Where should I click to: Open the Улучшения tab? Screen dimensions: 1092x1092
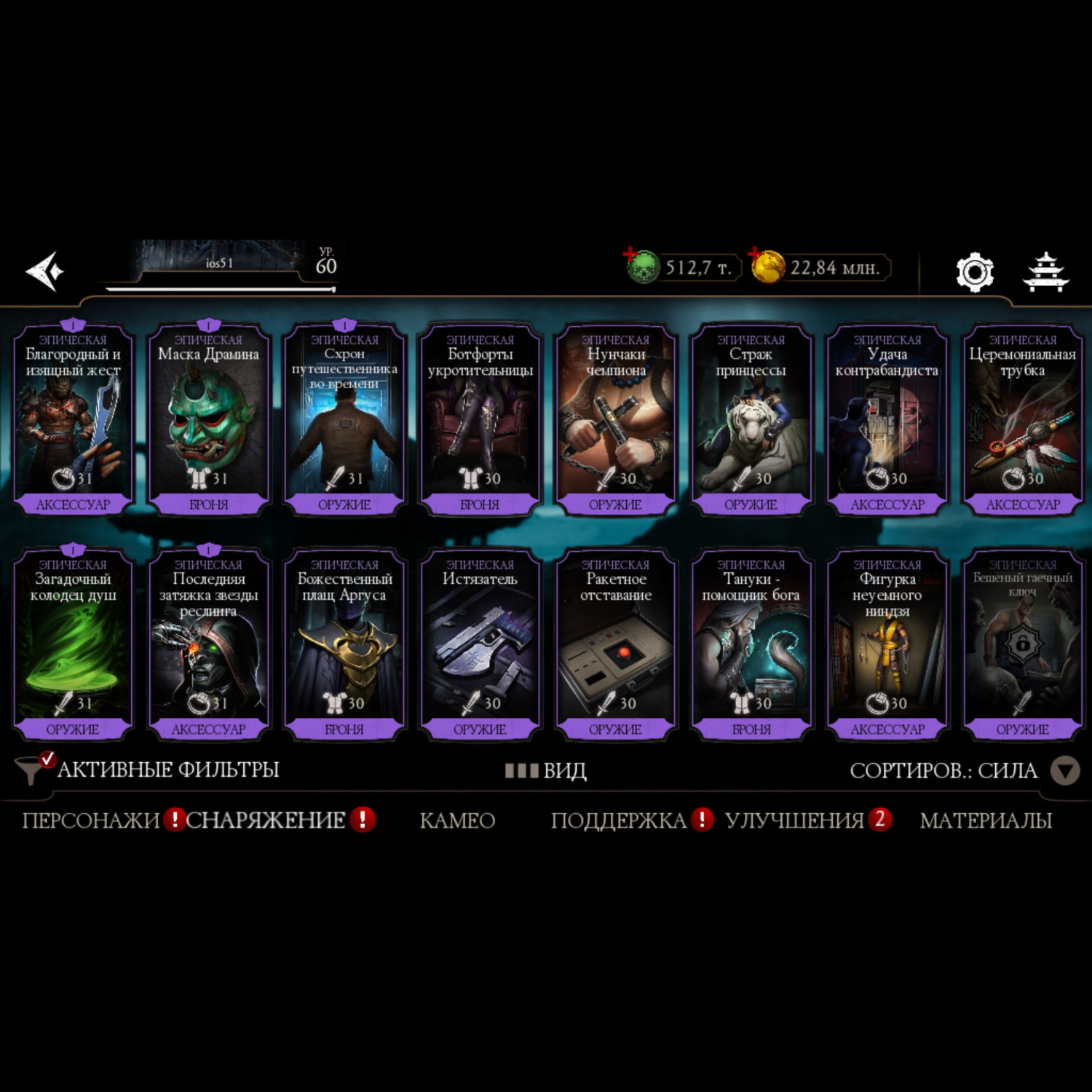(794, 820)
